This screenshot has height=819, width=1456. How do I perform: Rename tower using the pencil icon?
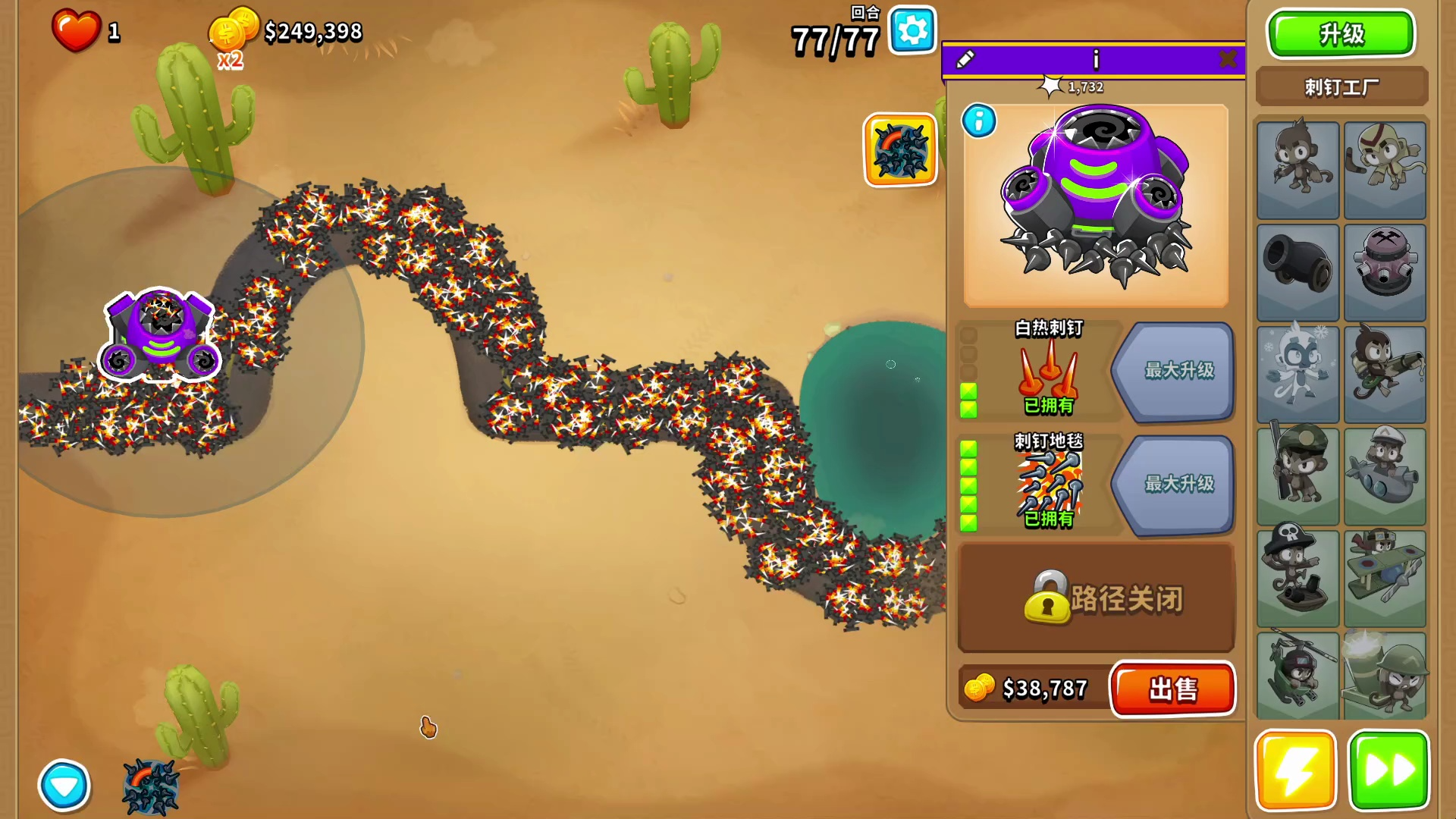[965, 59]
